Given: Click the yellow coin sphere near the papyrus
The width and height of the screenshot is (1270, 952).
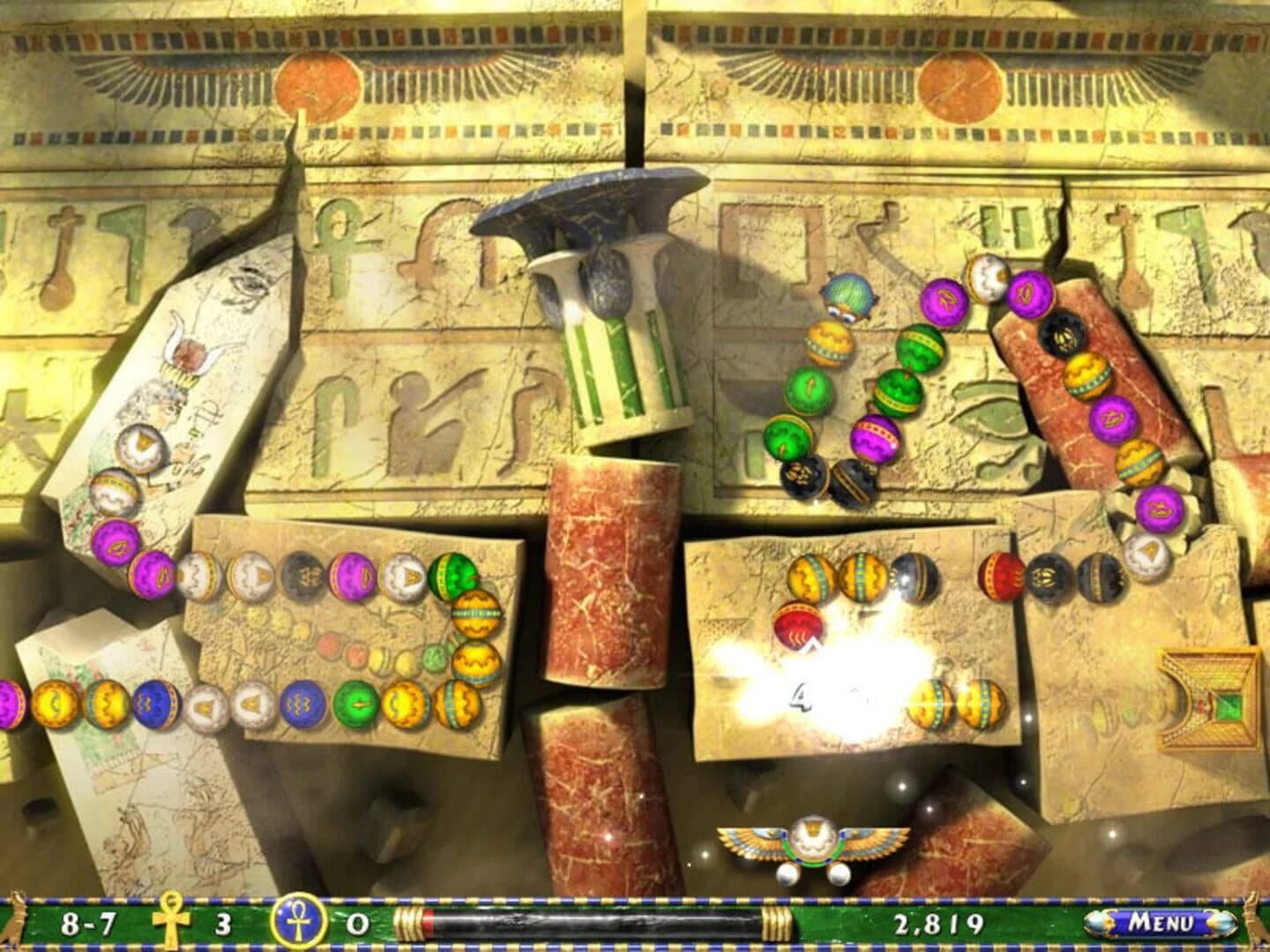Looking at the screenshot, I should pyautogui.click(x=56, y=705).
